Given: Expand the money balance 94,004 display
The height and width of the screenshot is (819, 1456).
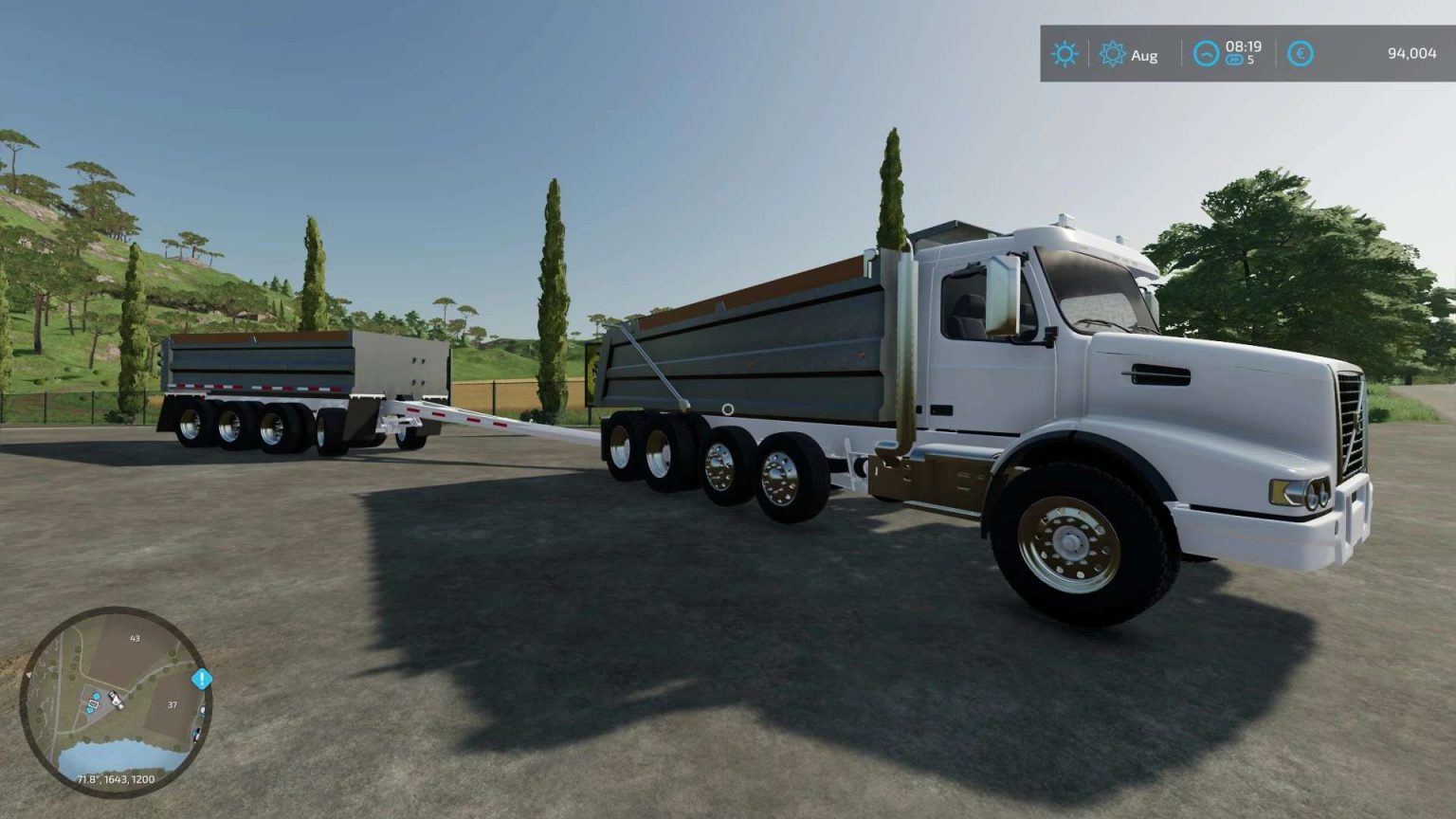Looking at the screenshot, I should pos(1410,54).
